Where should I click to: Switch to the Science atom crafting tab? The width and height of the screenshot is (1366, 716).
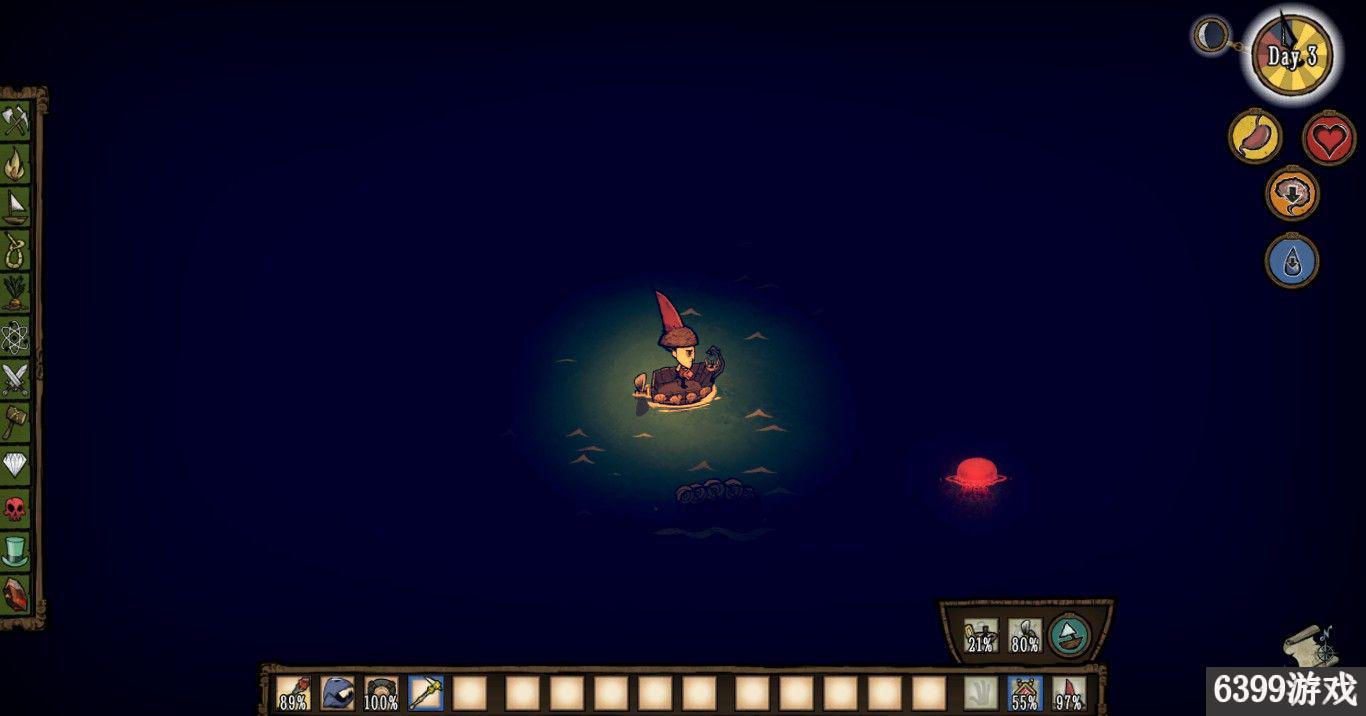[x=17, y=336]
